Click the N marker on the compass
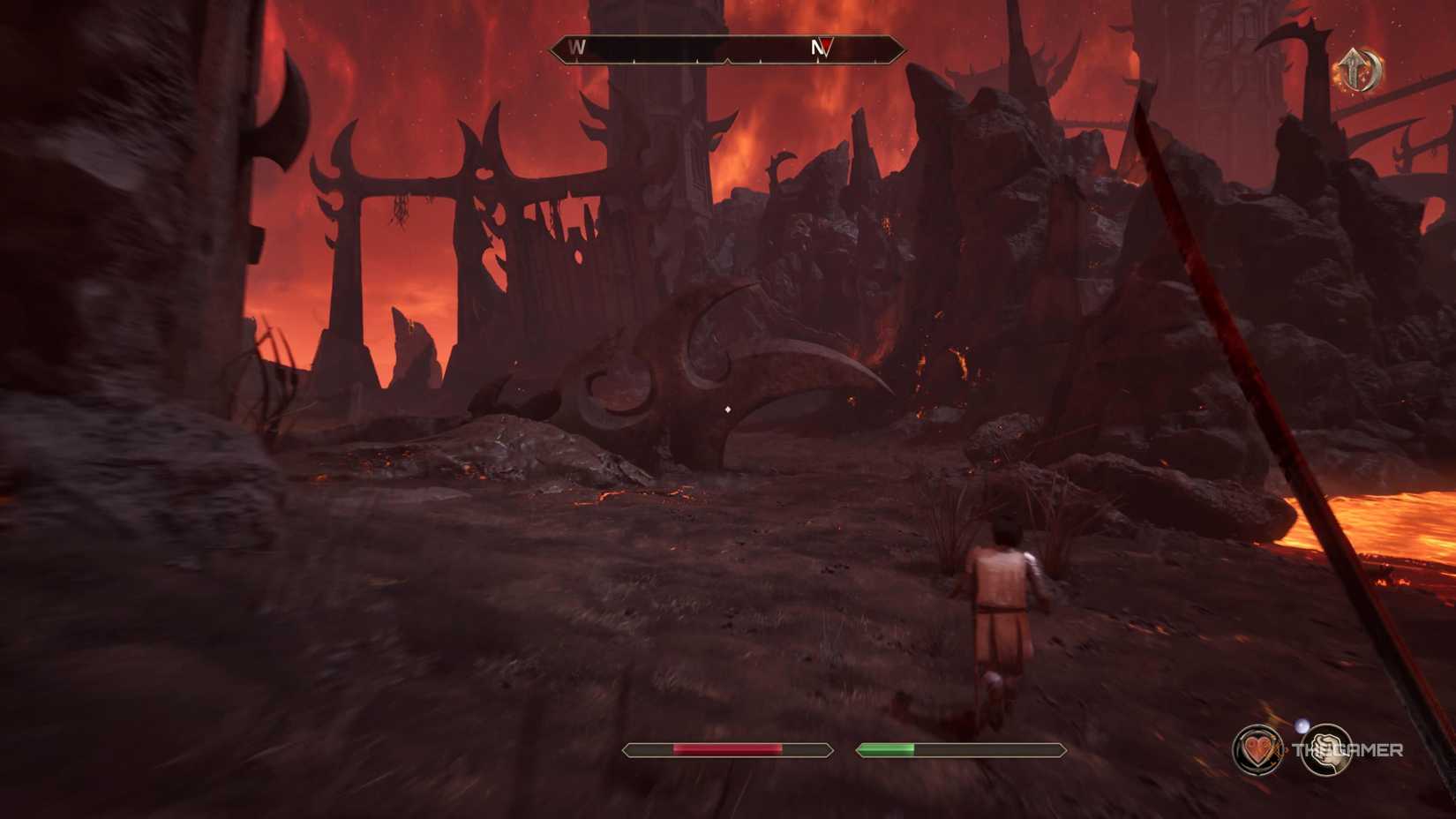1456x819 pixels. [815, 48]
